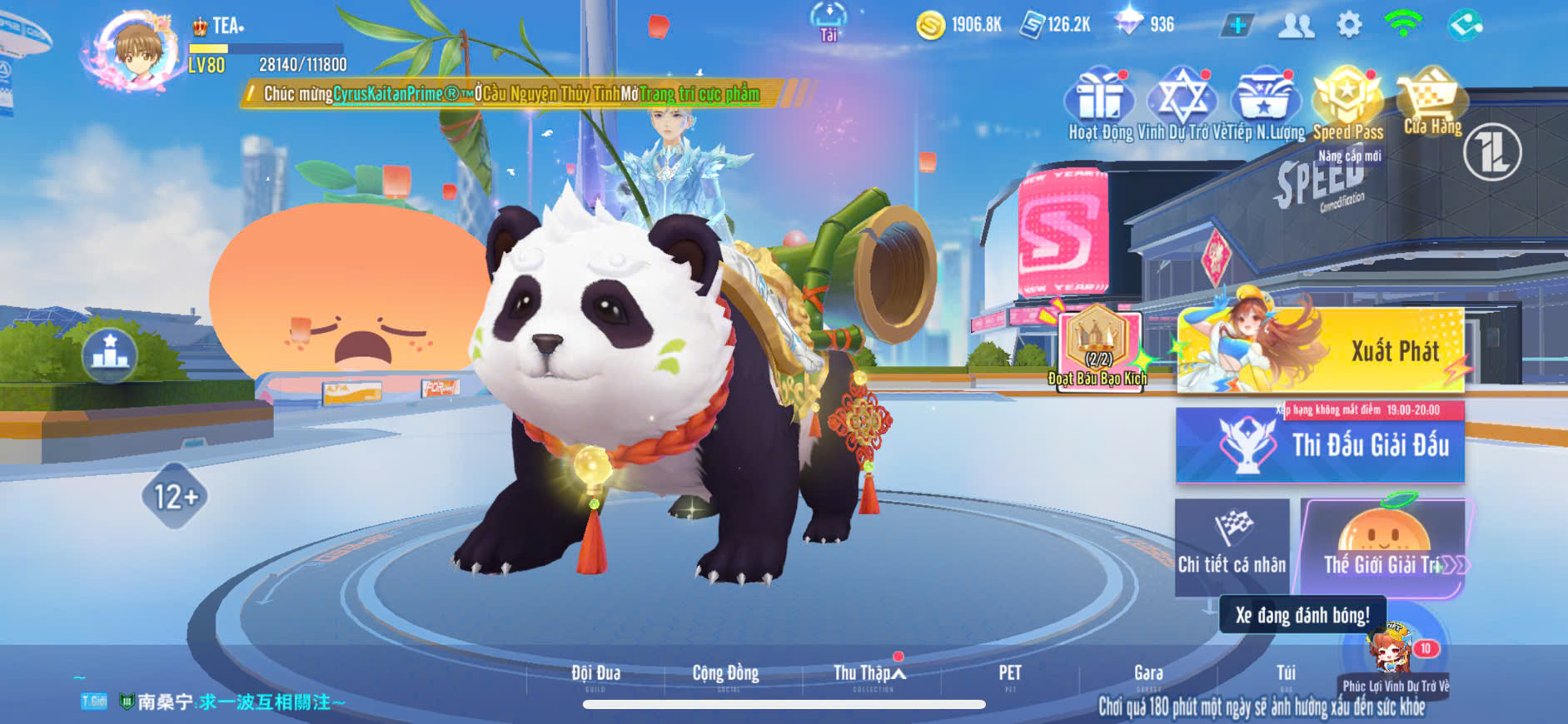Enter Thi Đấu Giải Đấu tournament
The height and width of the screenshot is (724, 1568).
point(1320,445)
